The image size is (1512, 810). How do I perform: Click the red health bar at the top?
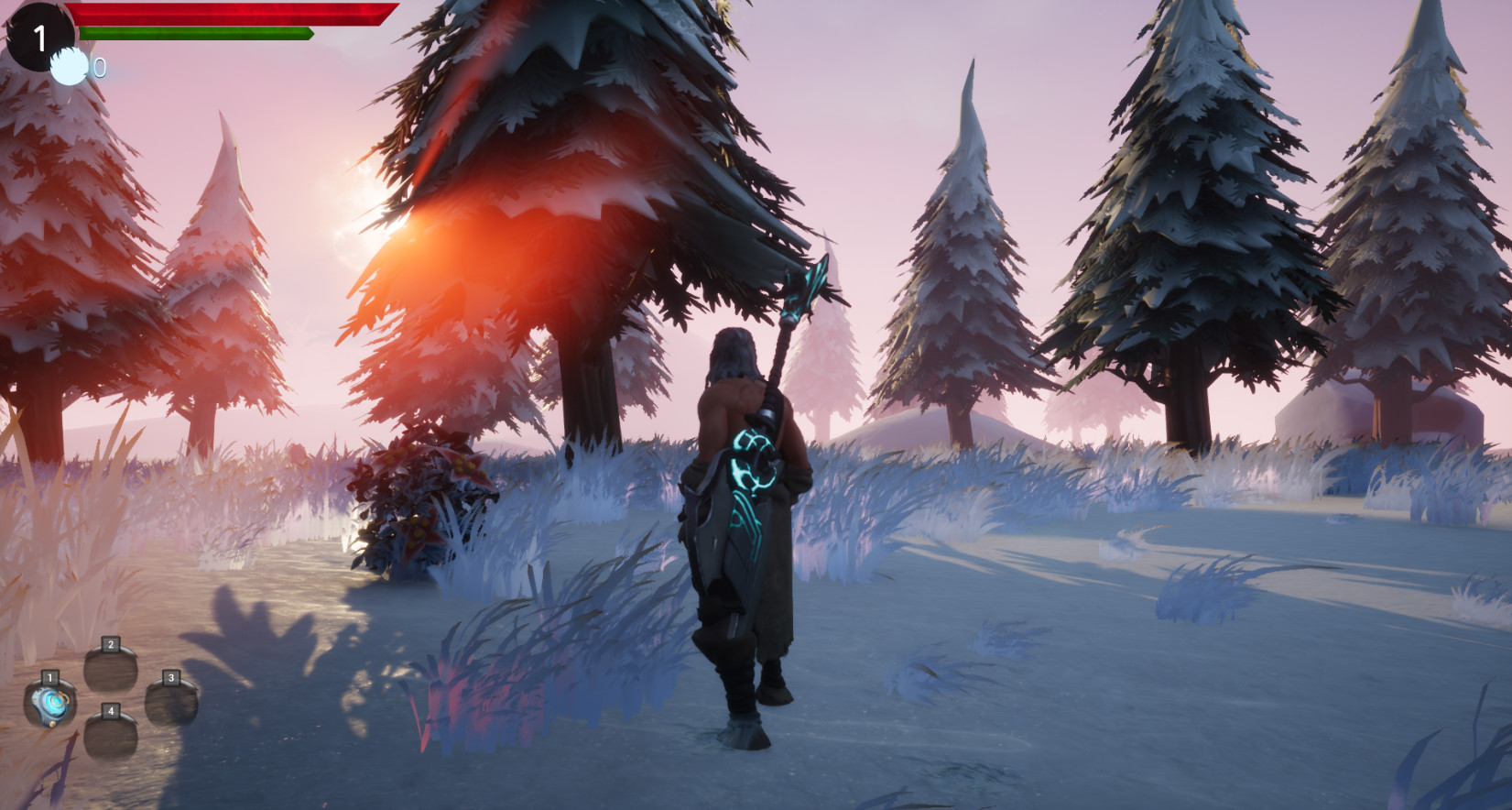[x=229, y=14]
